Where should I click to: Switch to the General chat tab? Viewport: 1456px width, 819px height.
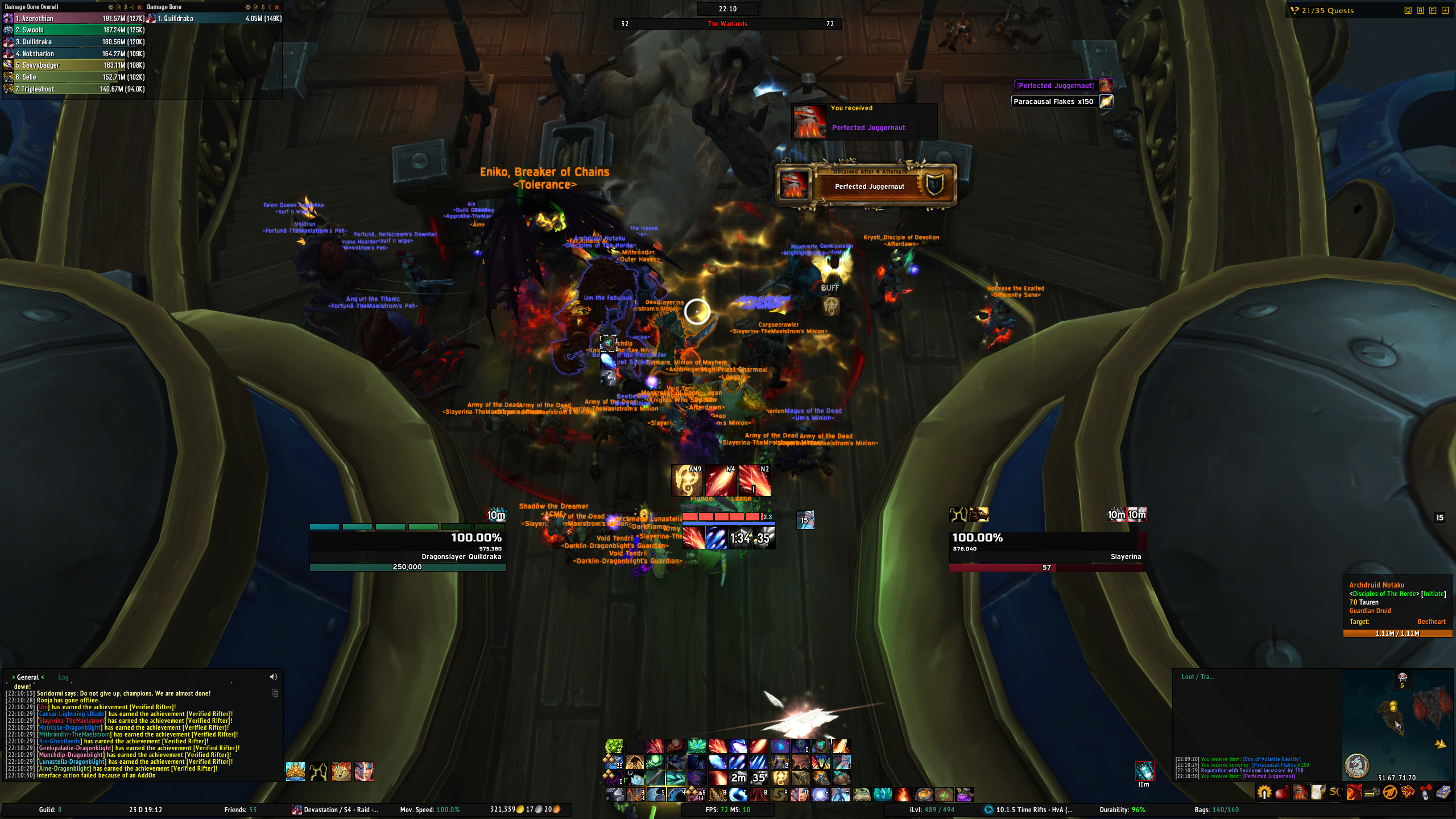(28, 677)
